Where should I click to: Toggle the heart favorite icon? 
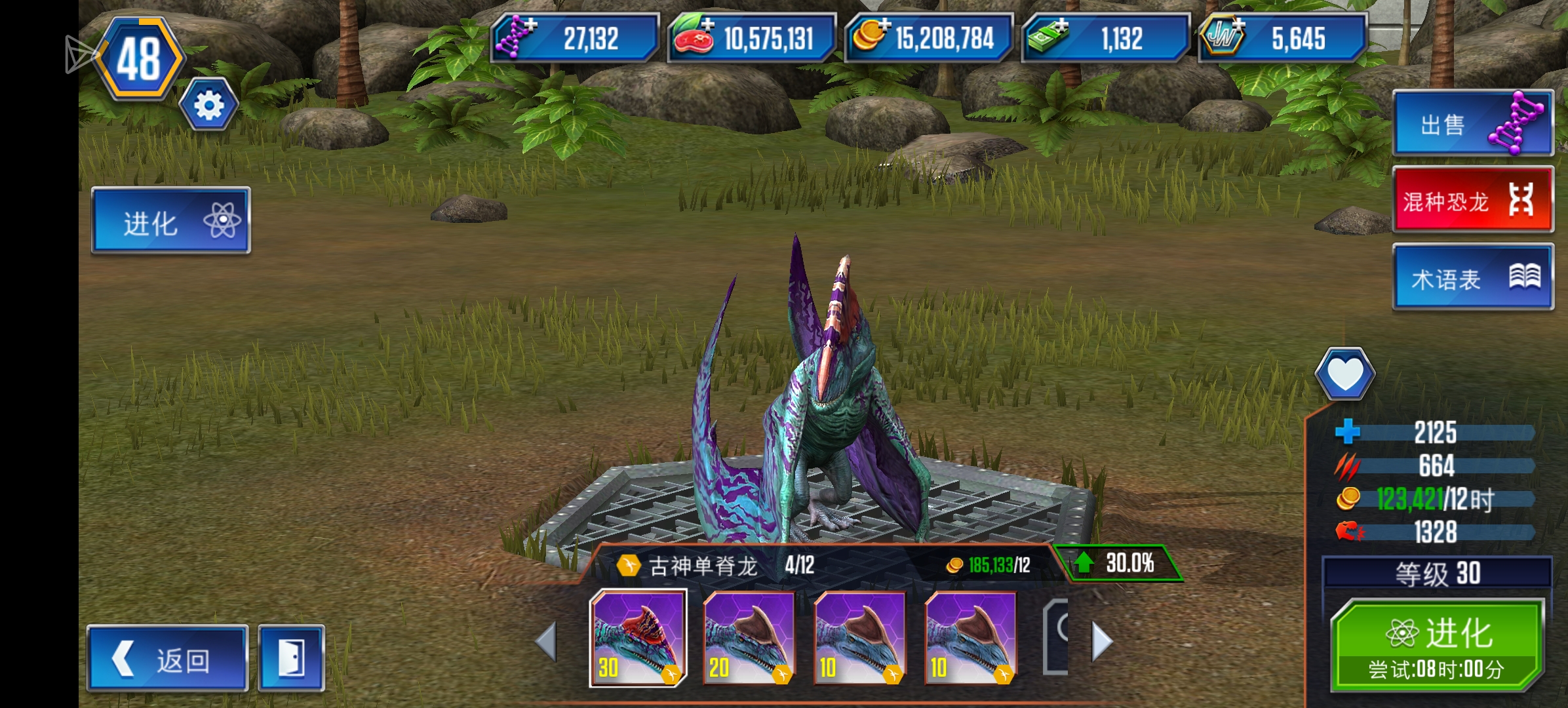pyautogui.click(x=1344, y=374)
